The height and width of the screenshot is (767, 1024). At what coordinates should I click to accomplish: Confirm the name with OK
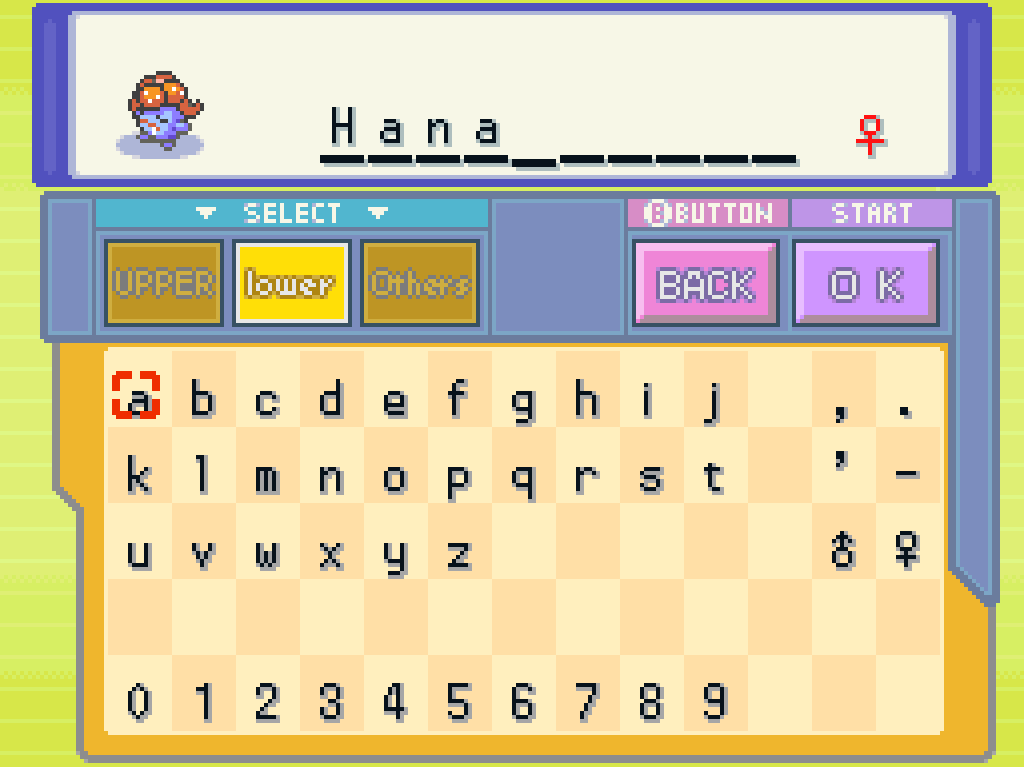pyautogui.click(x=866, y=285)
